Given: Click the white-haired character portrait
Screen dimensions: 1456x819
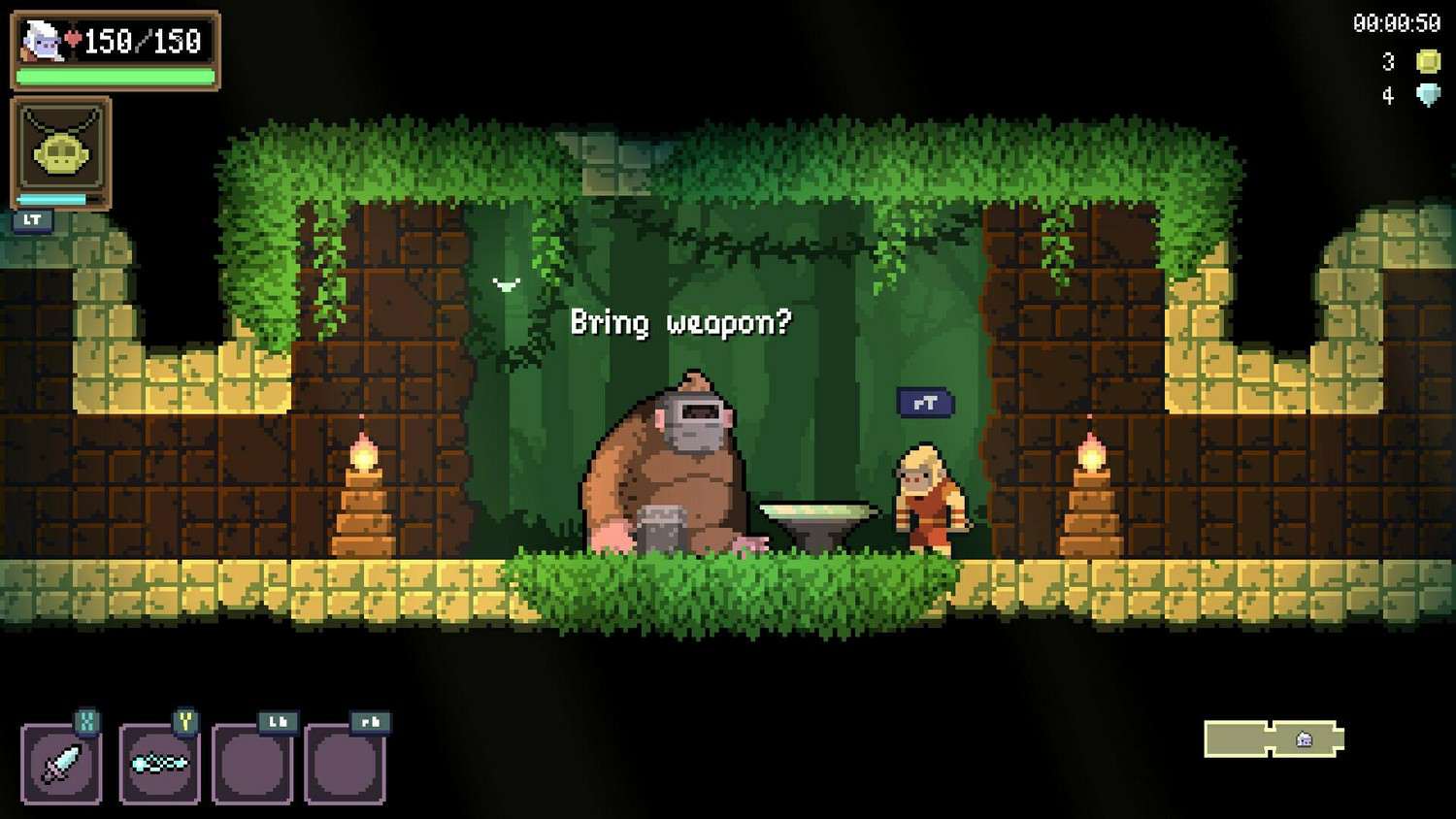Looking at the screenshot, I should [x=41, y=41].
